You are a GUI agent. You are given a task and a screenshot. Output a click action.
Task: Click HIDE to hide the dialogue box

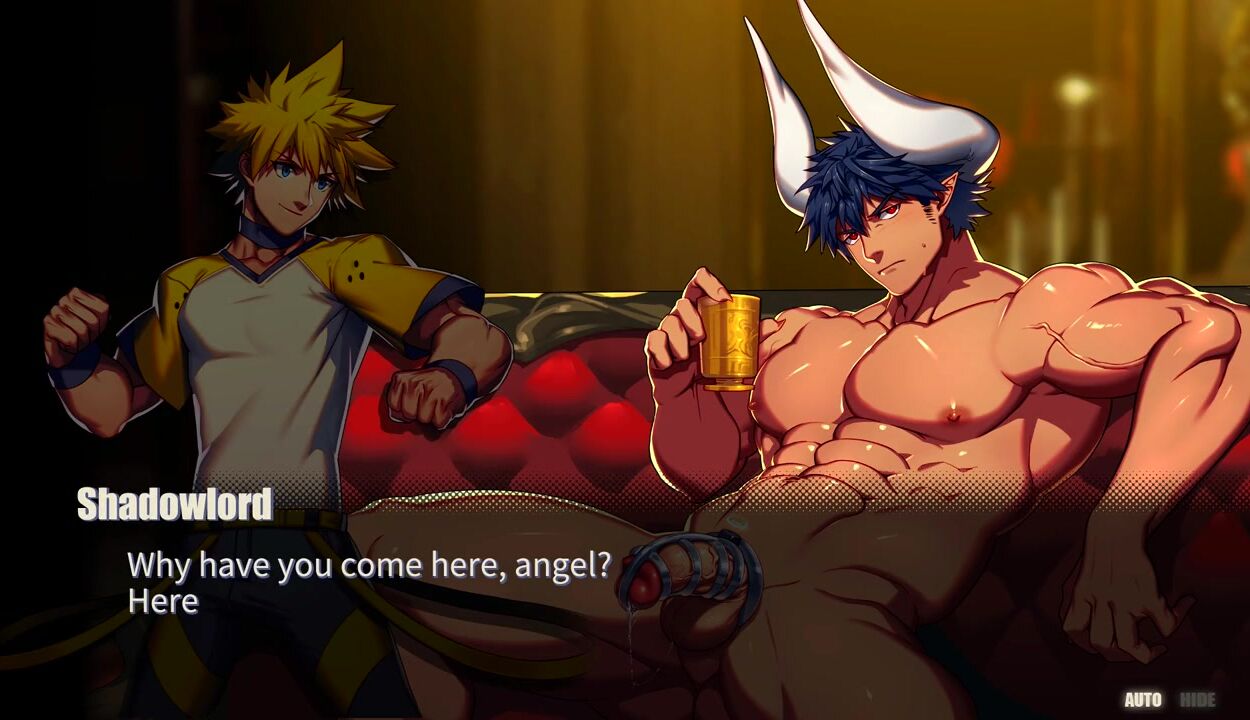point(1197,700)
